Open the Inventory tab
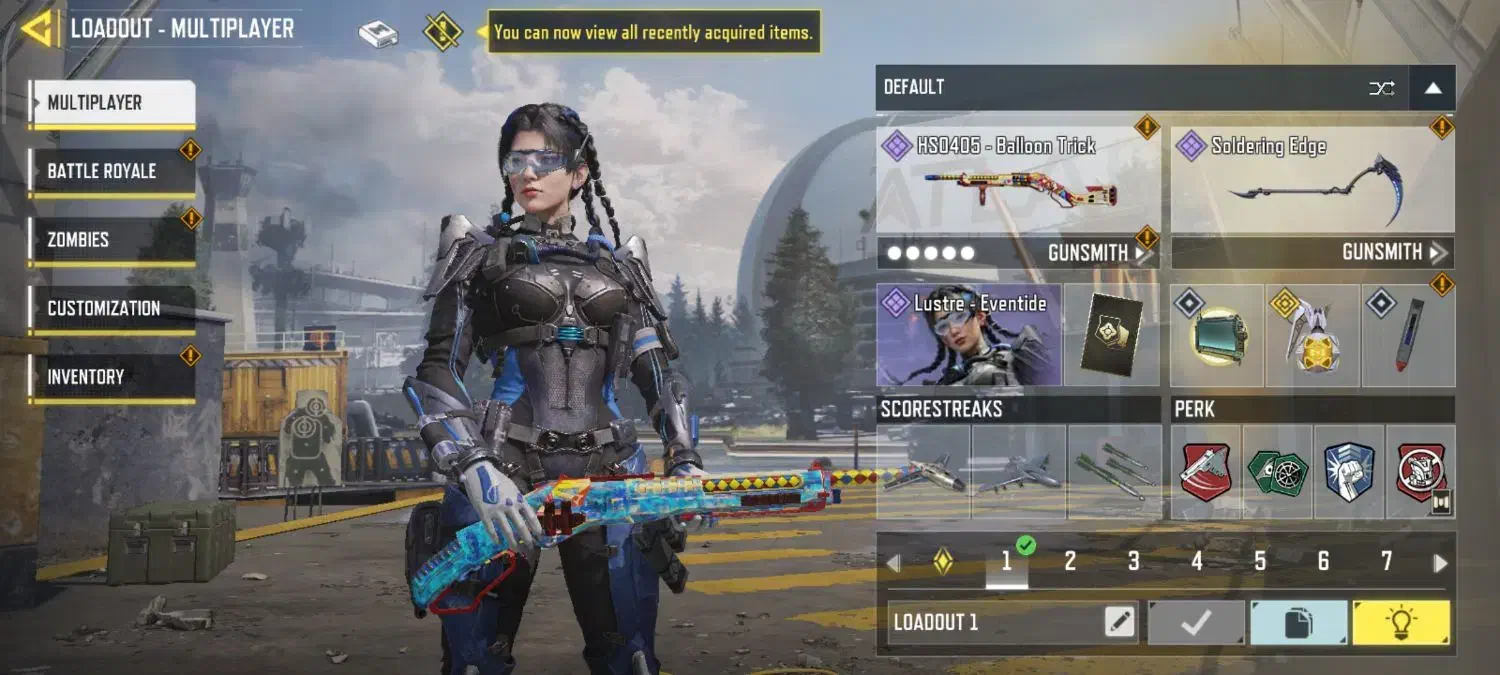The image size is (1500, 675). coord(111,377)
